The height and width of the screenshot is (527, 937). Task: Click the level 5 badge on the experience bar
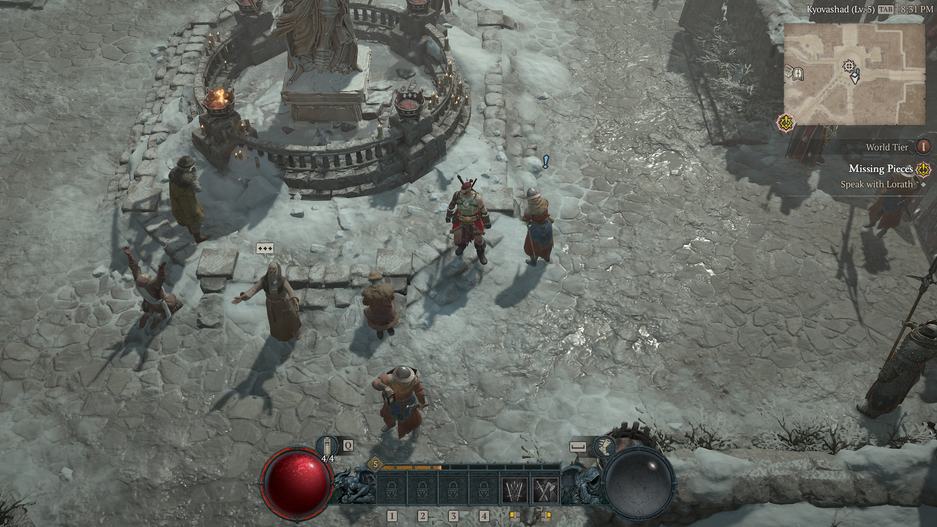click(375, 464)
